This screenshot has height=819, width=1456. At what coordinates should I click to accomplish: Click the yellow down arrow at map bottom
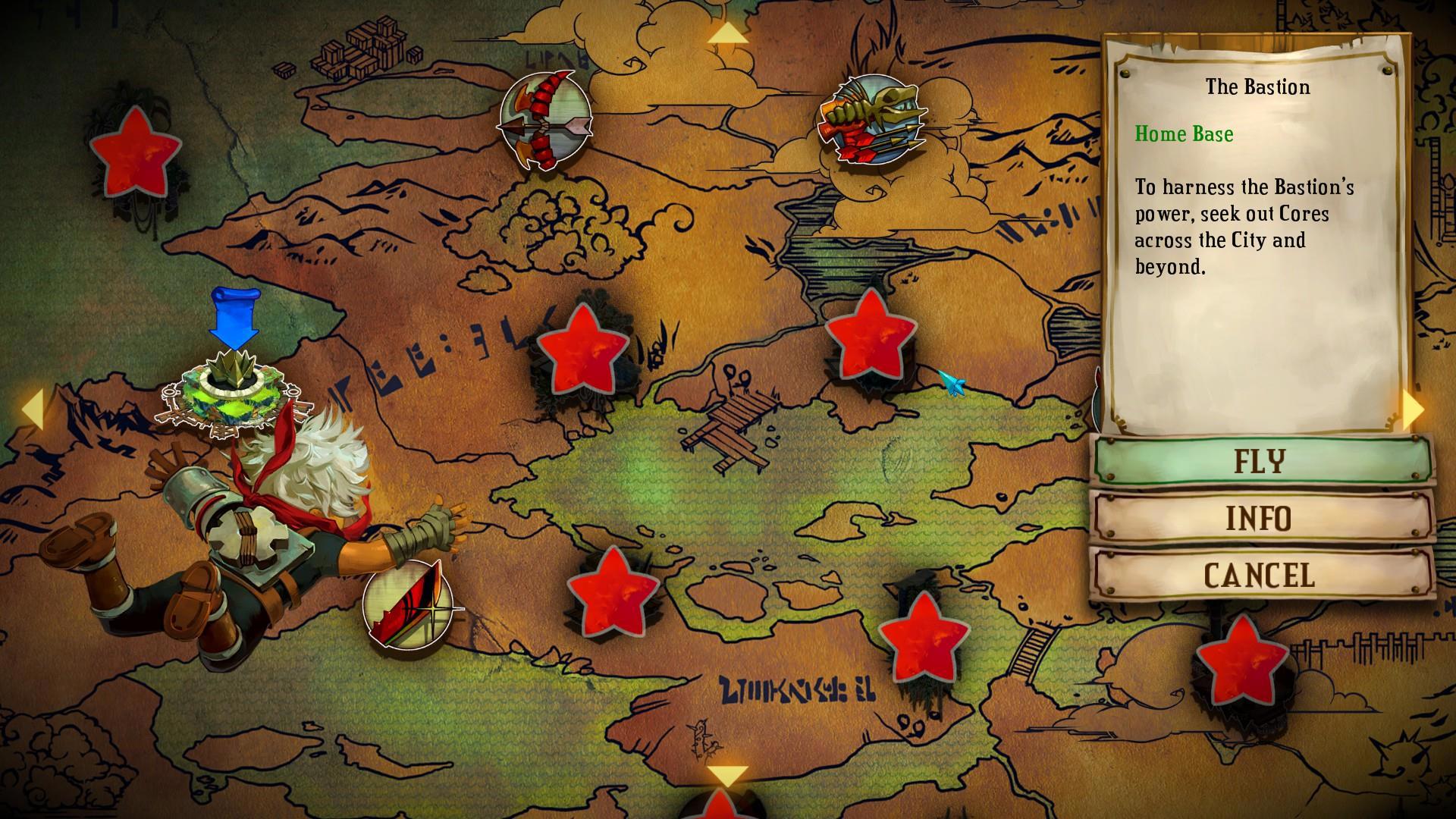point(727,776)
